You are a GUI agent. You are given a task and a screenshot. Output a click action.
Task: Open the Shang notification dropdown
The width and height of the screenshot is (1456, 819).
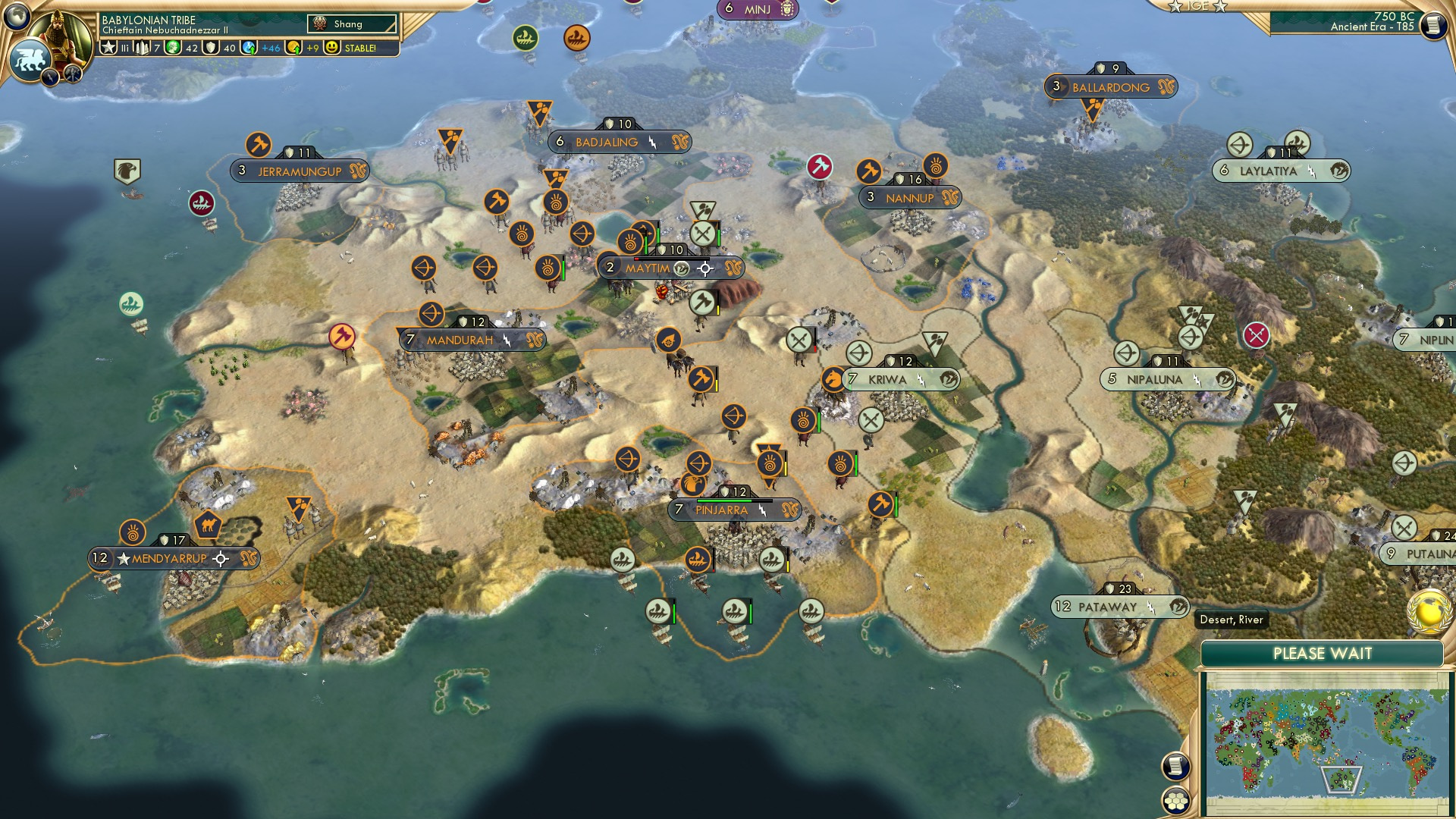coord(350,24)
